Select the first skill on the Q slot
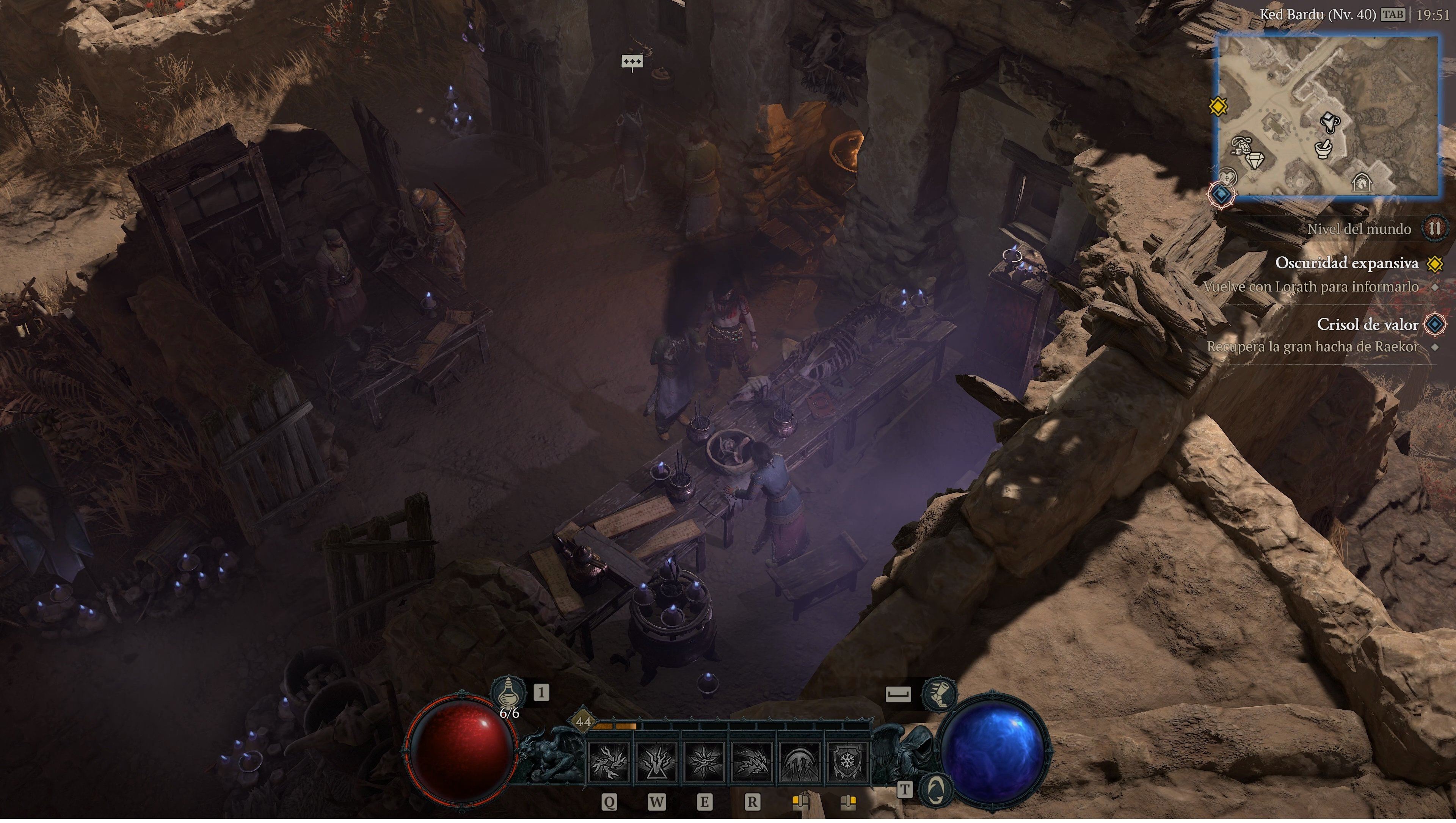 point(609,763)
